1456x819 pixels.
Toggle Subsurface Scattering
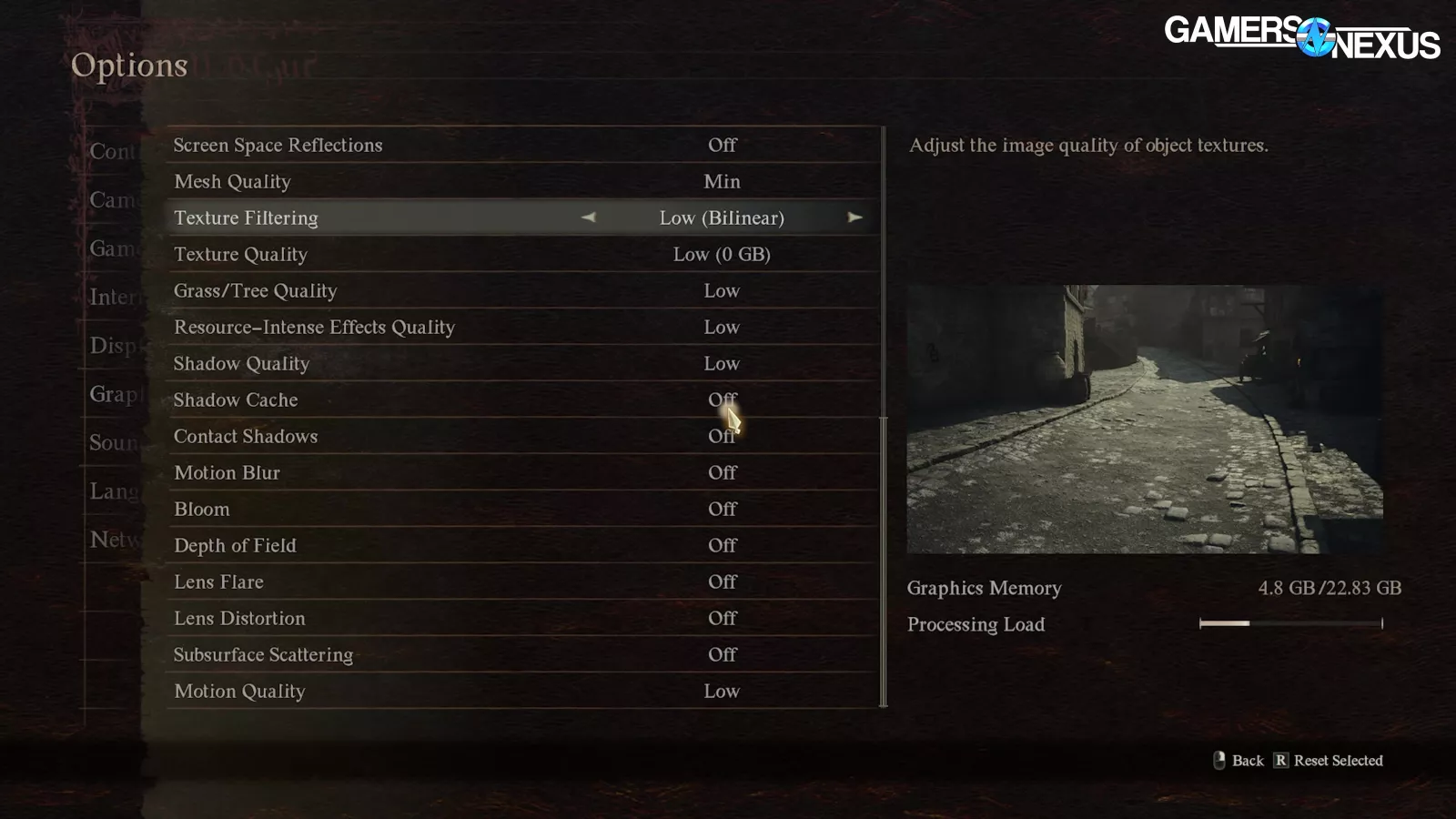pos(523,654)
